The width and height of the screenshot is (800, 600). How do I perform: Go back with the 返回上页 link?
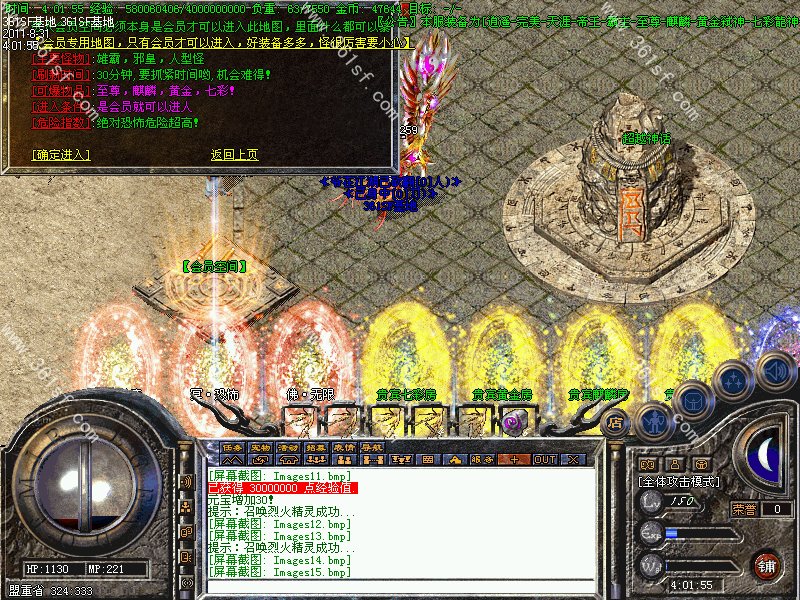point(234,155)
